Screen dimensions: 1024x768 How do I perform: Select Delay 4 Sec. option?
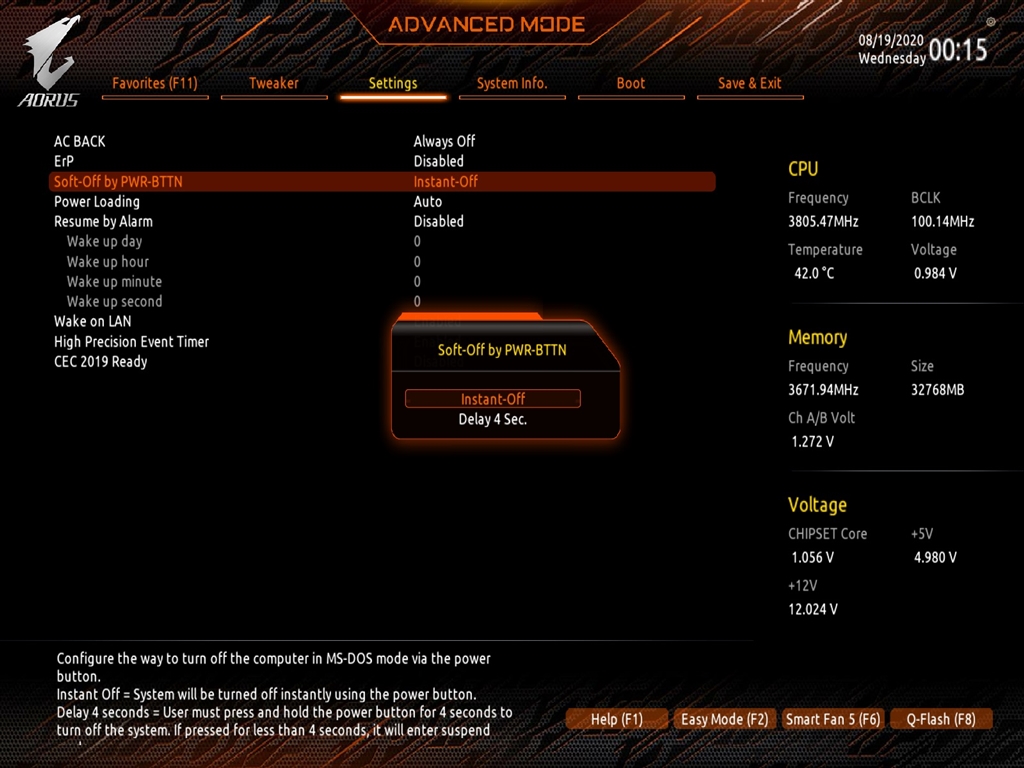(x=493, y=419)
